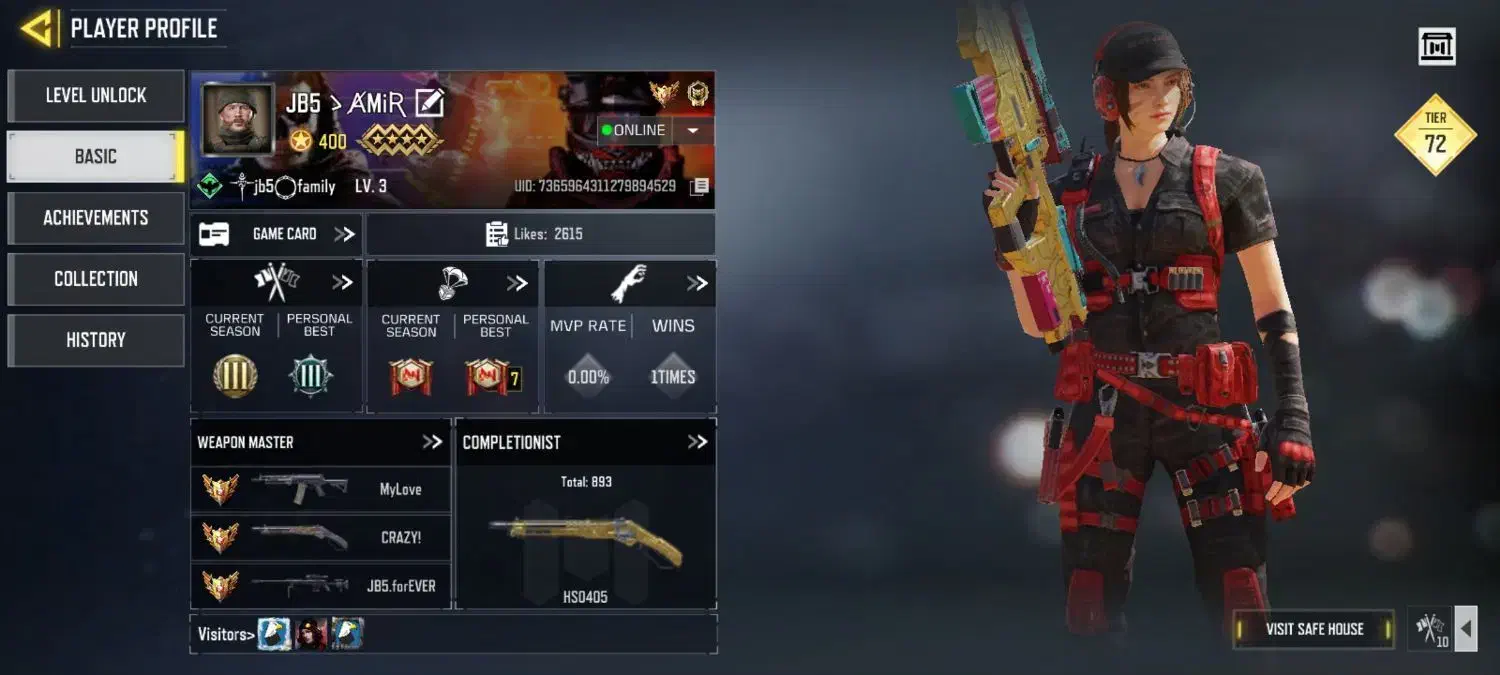1500x675 pixels.
Task: Open the Tier 72 badge
Action: [x=1436, y=135]
